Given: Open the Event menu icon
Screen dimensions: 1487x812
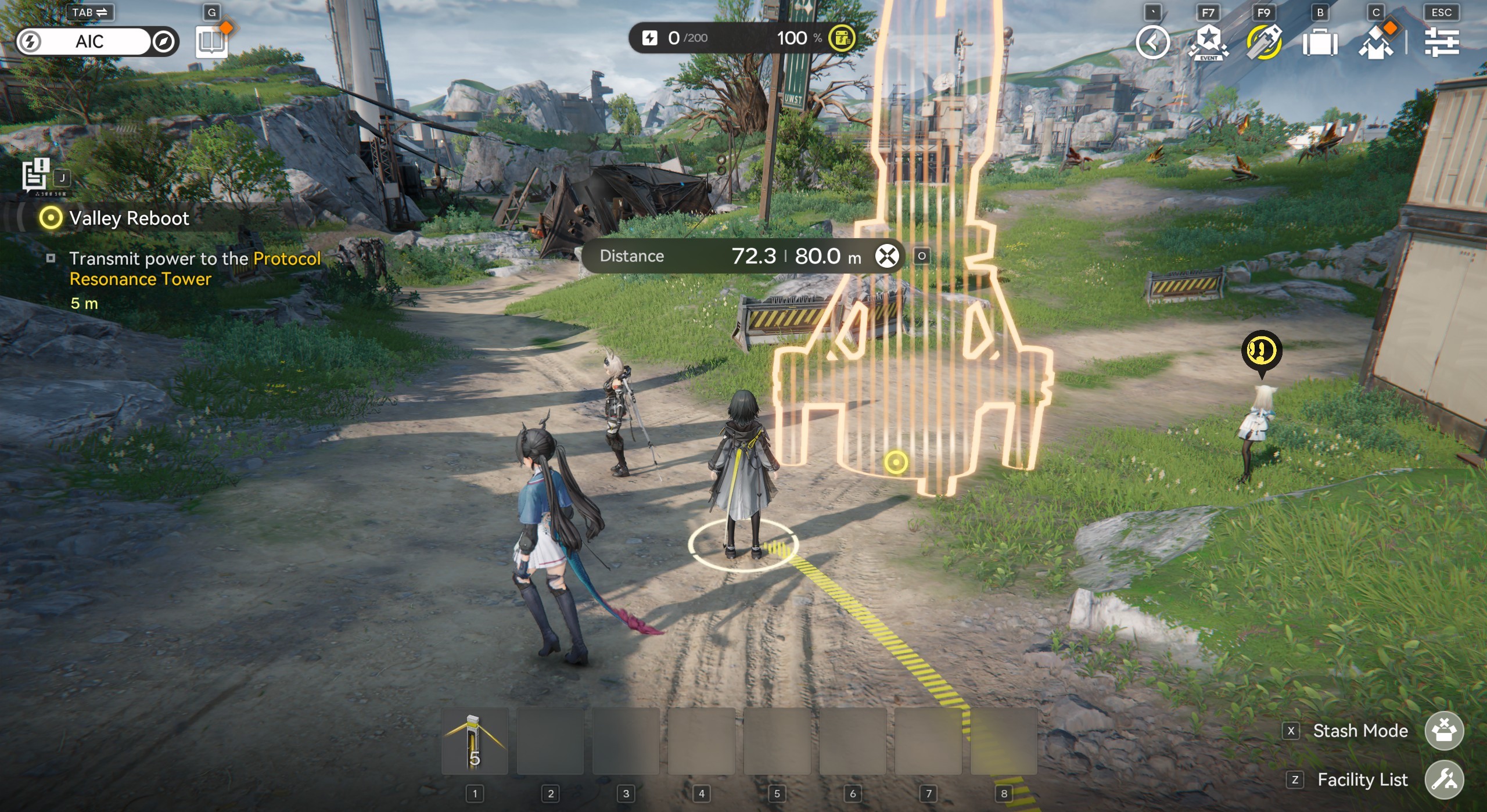Looking at the screenshot, I should pos(1208,42).
